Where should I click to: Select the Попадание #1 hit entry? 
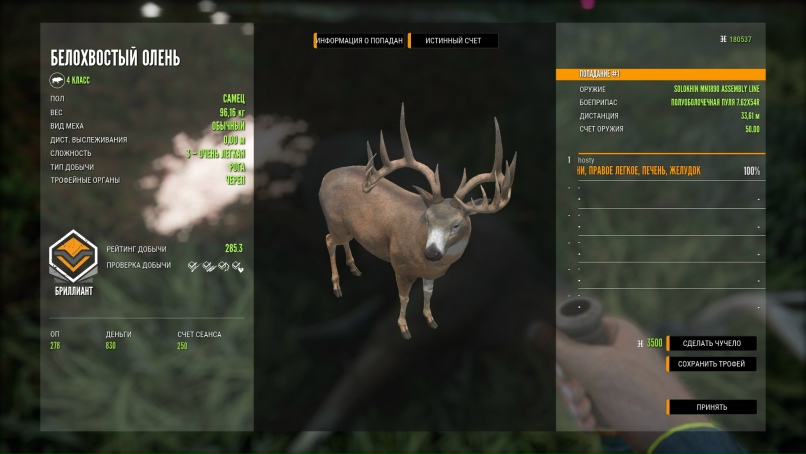click(661, 74)
